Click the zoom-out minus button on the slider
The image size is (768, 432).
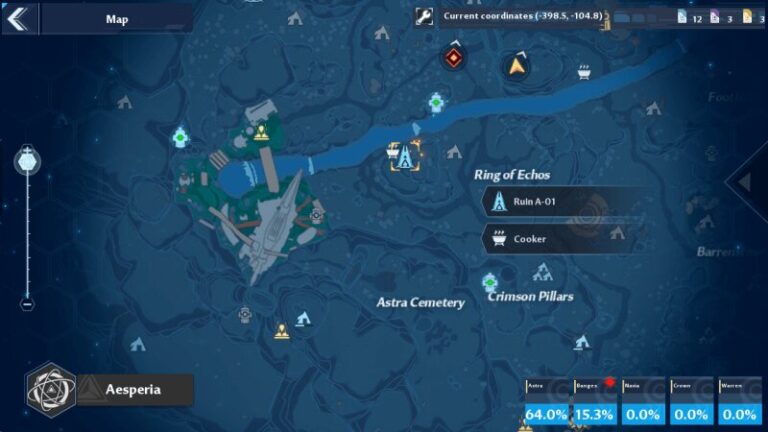pos(27,304)
